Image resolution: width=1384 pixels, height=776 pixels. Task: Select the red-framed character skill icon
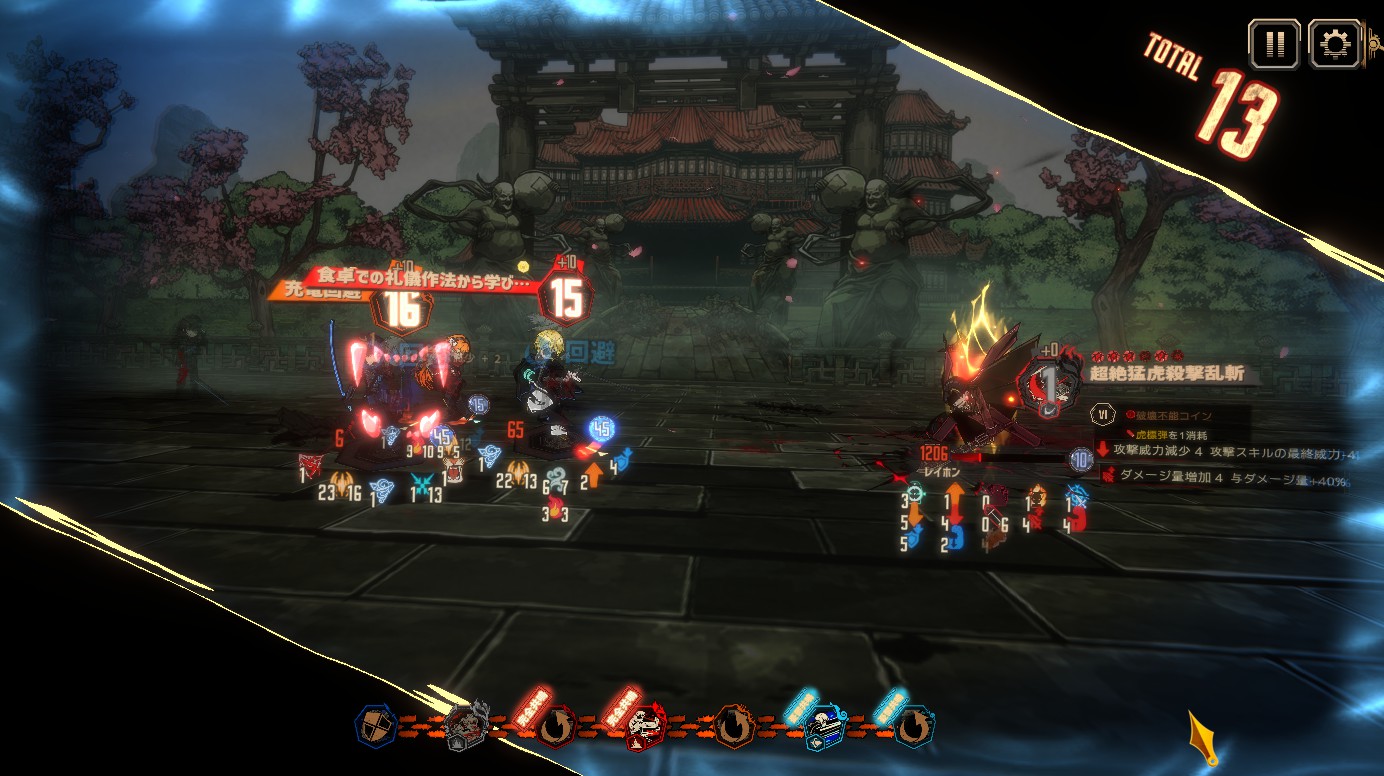tap(646, 728)
